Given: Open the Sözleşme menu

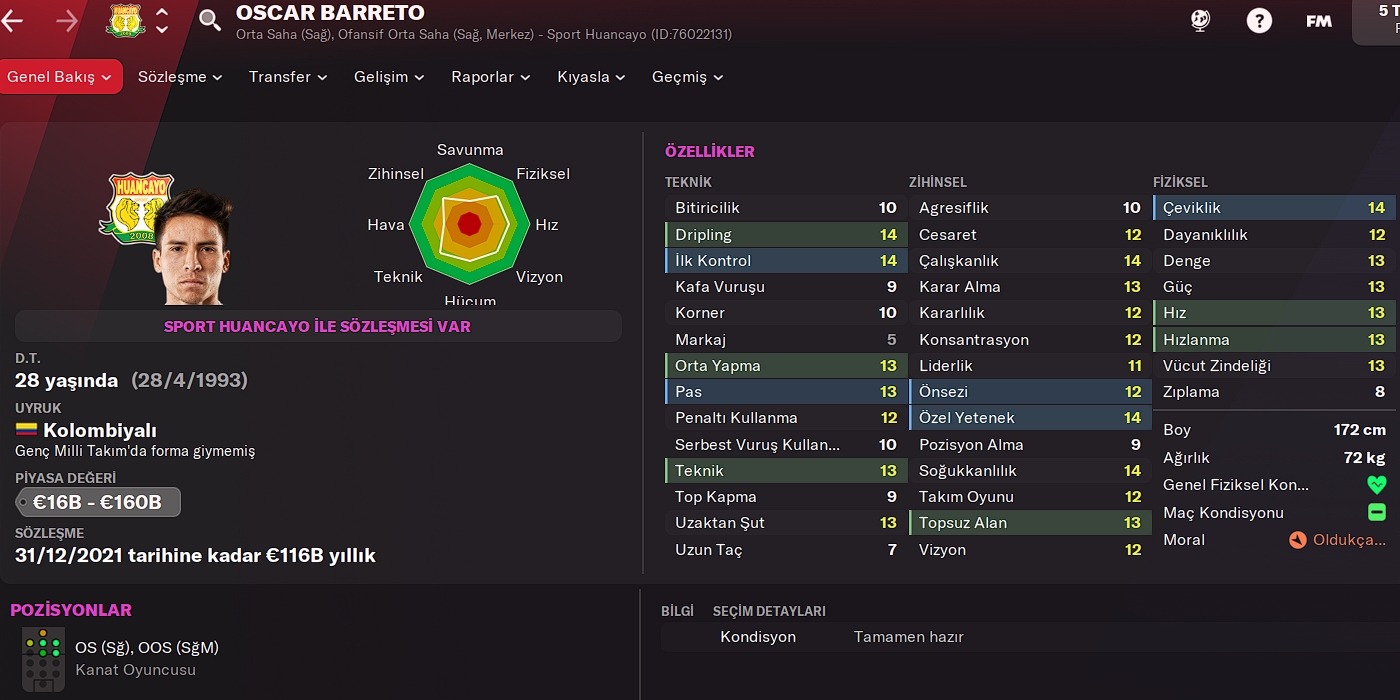Looking at the screenshot, I should pyautogui.click(x=180, y=77).
